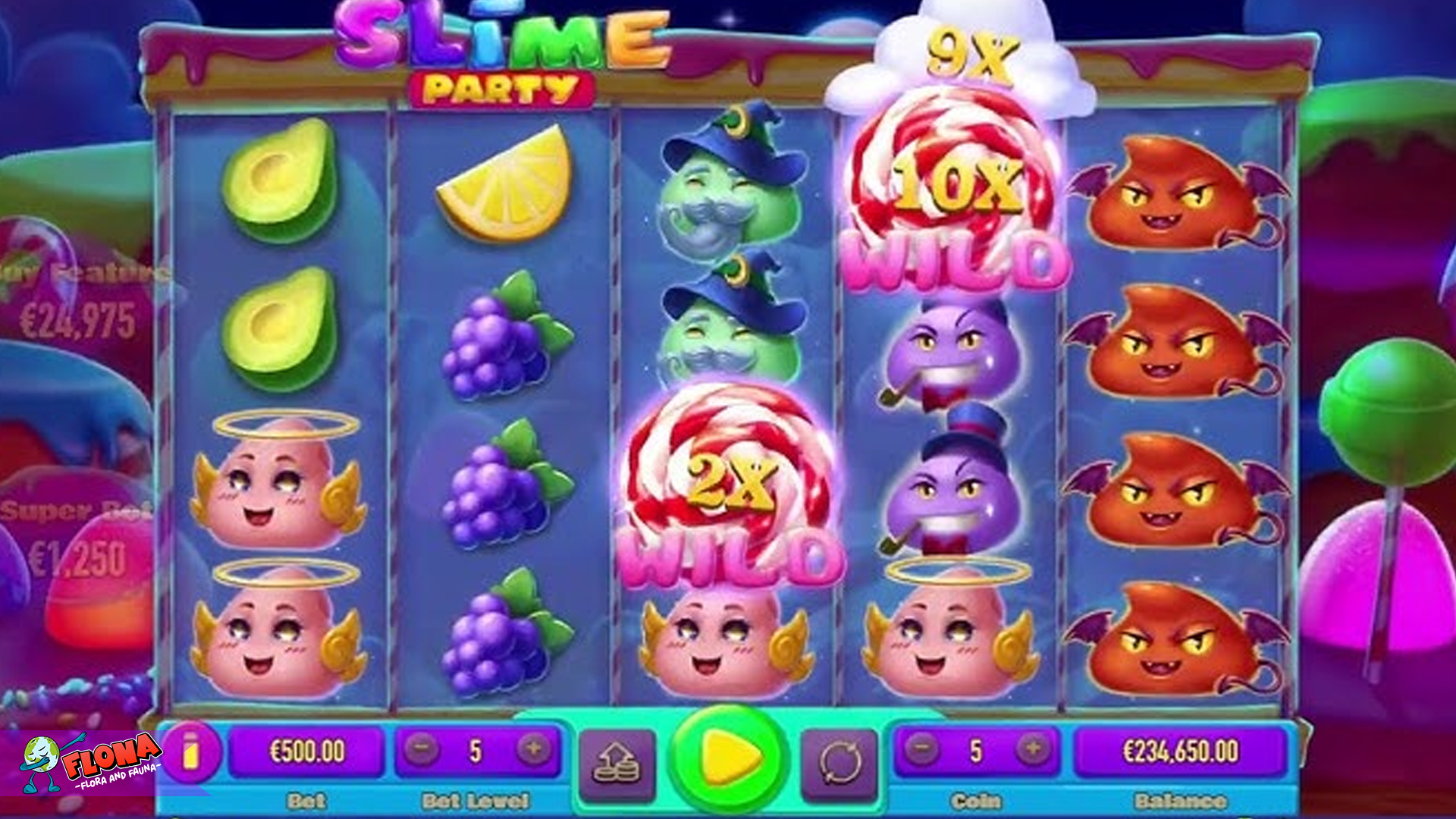Image resolution: width=1456 pixels, height=819 pixels.
Task: Set max bet with the coin stack button
Action: [x=617, y=763]
